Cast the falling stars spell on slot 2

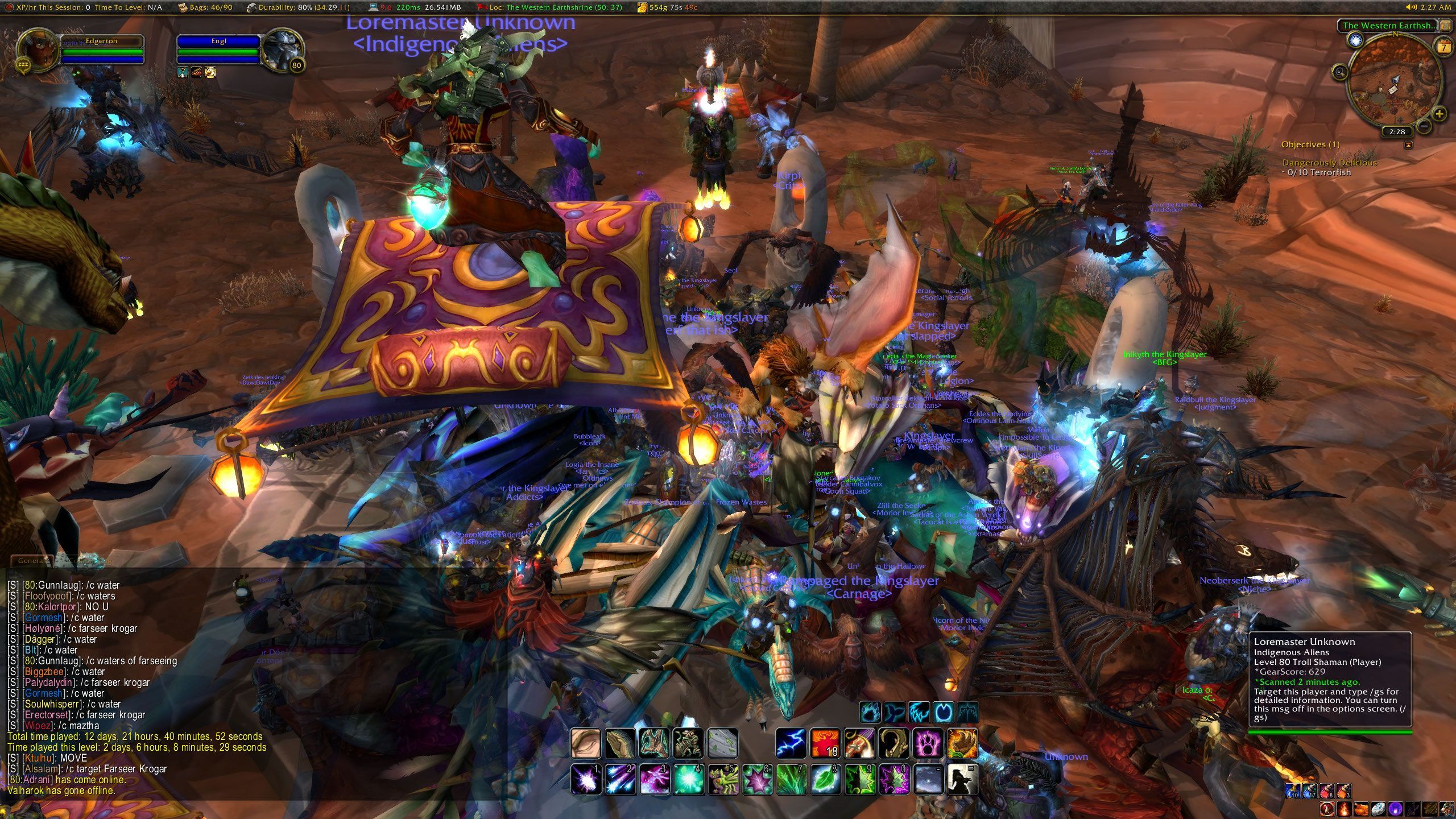[619, 779]
